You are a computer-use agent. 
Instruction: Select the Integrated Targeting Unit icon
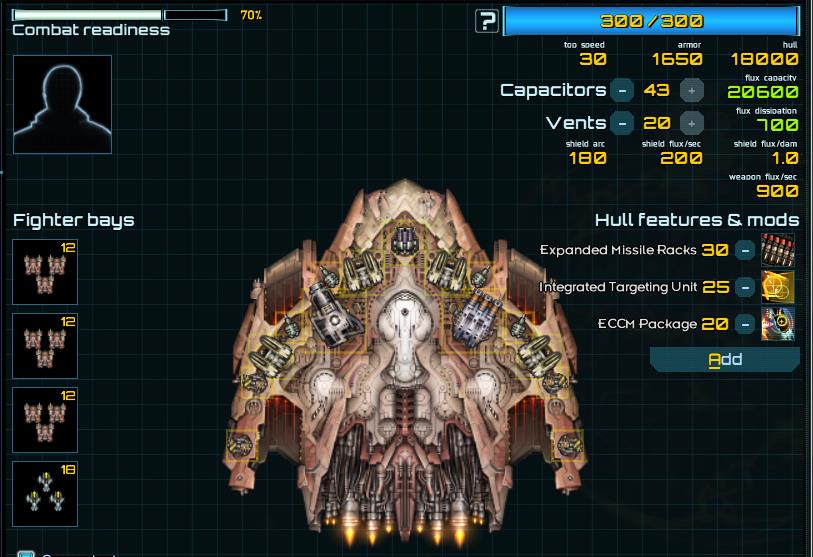coord(778,287)
